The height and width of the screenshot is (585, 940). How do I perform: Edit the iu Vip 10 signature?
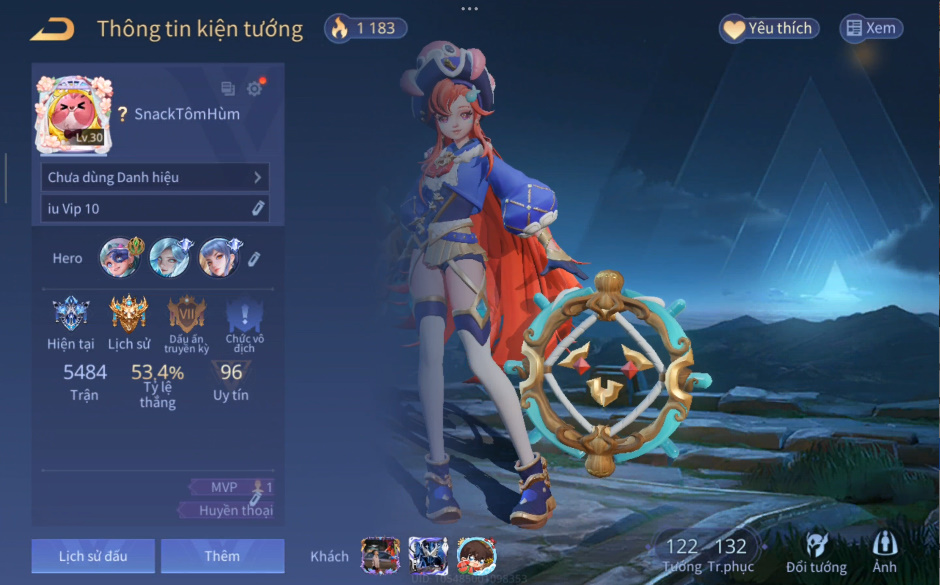[x=257, y=208]
